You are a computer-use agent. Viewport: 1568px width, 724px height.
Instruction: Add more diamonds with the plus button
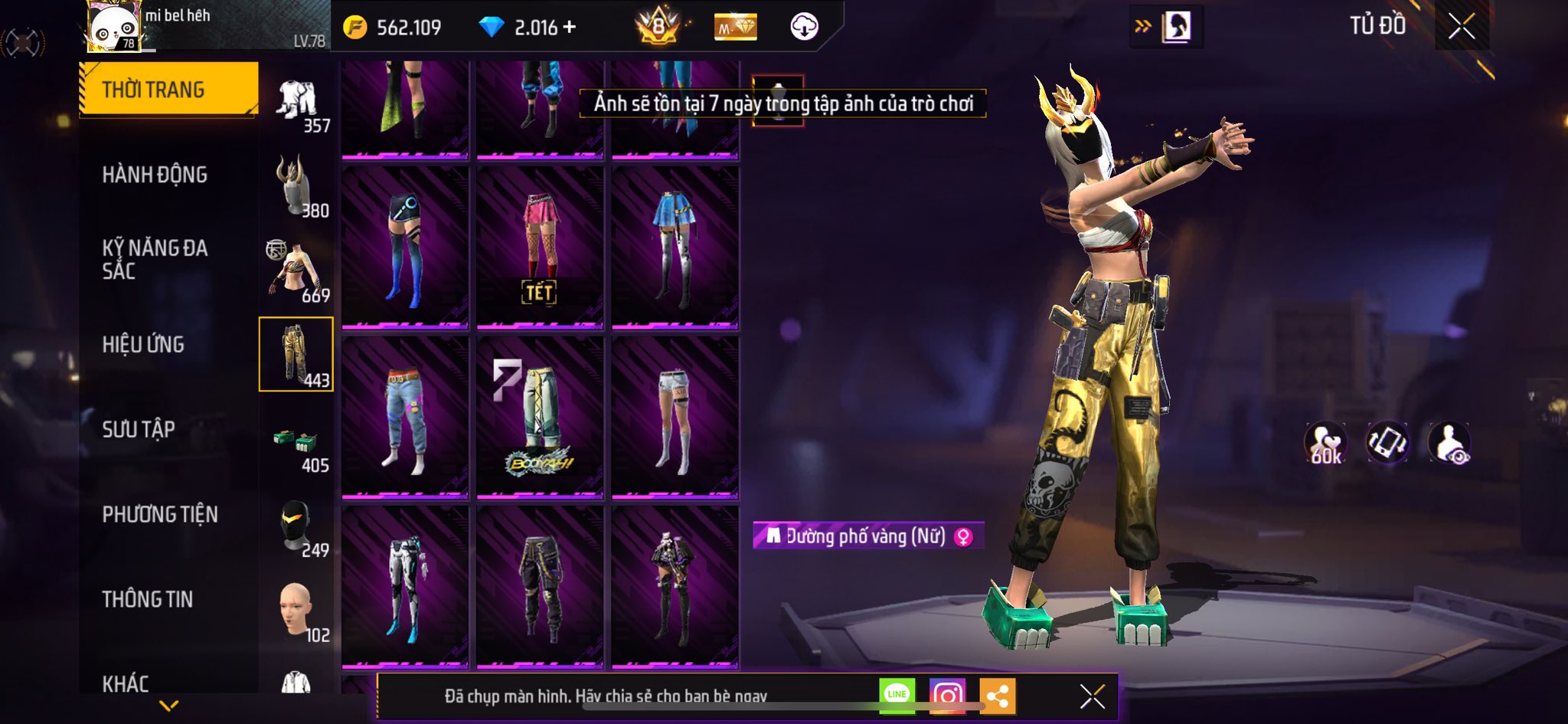click(569, 28)
